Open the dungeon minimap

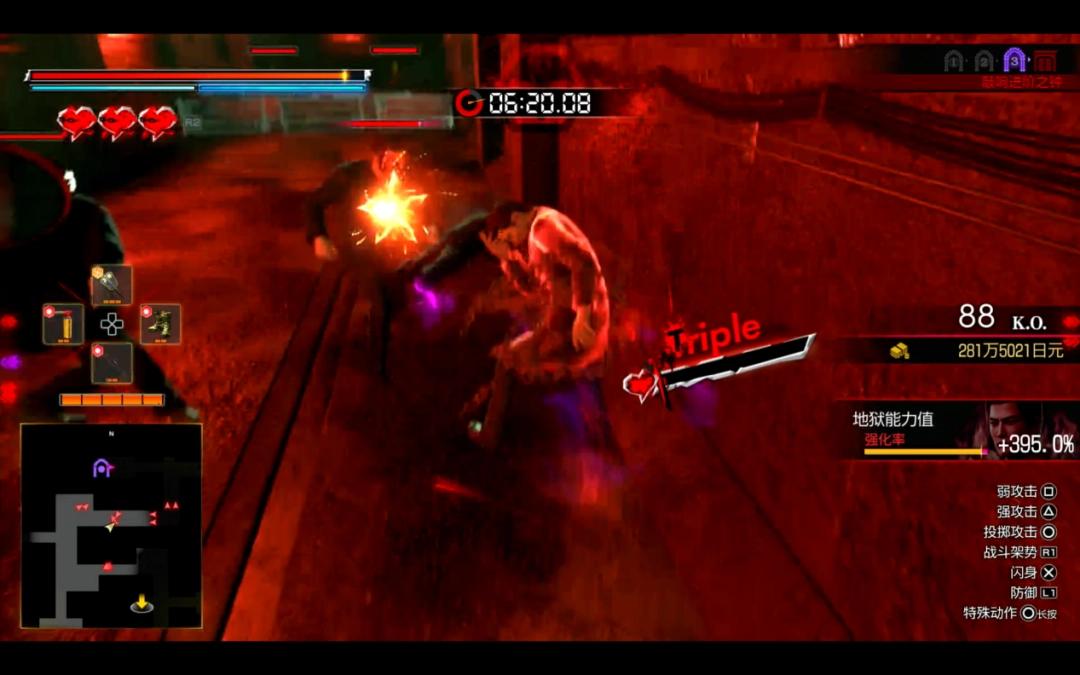pos(111,526)
